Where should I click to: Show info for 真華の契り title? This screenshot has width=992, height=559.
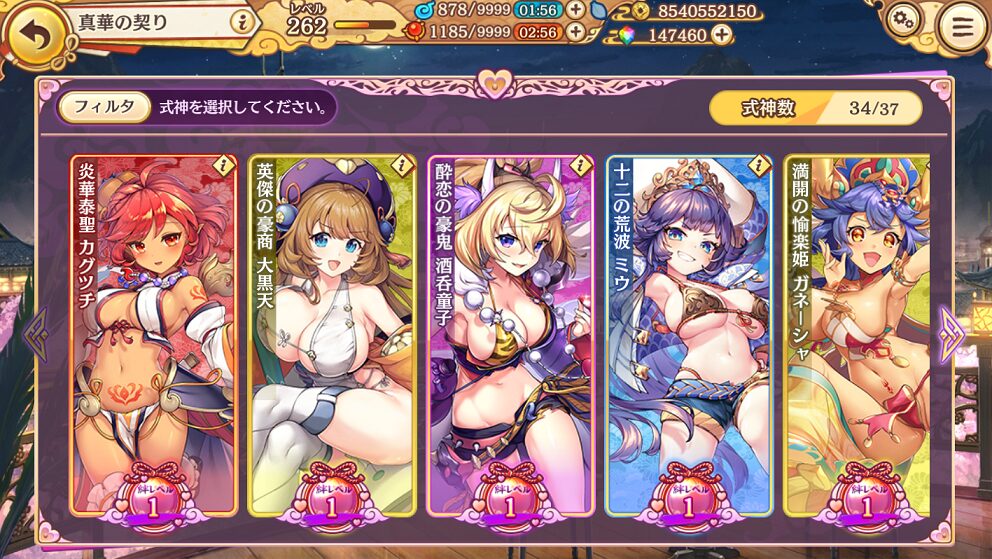pos(239,22)
